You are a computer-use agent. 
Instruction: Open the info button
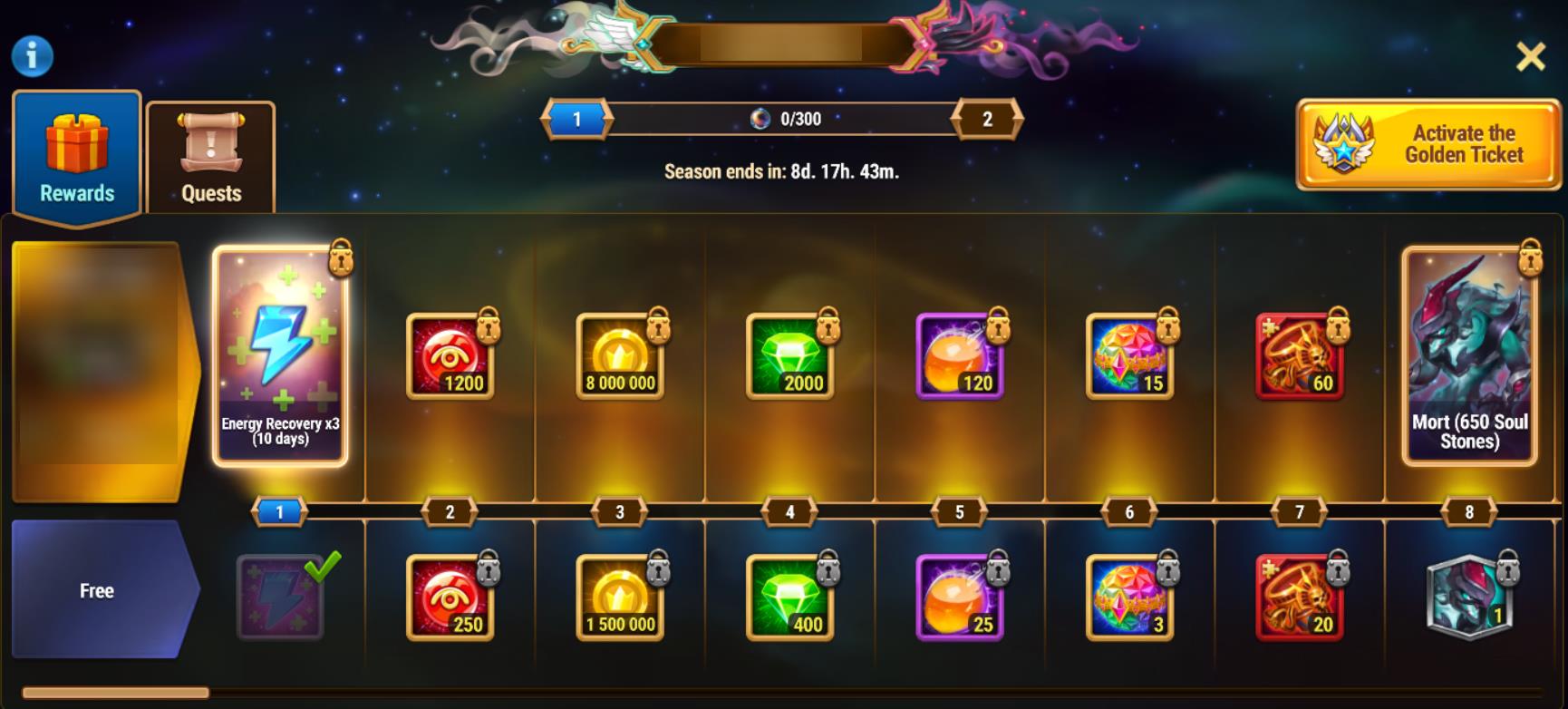pyautogui.click(x=33, y=56)
